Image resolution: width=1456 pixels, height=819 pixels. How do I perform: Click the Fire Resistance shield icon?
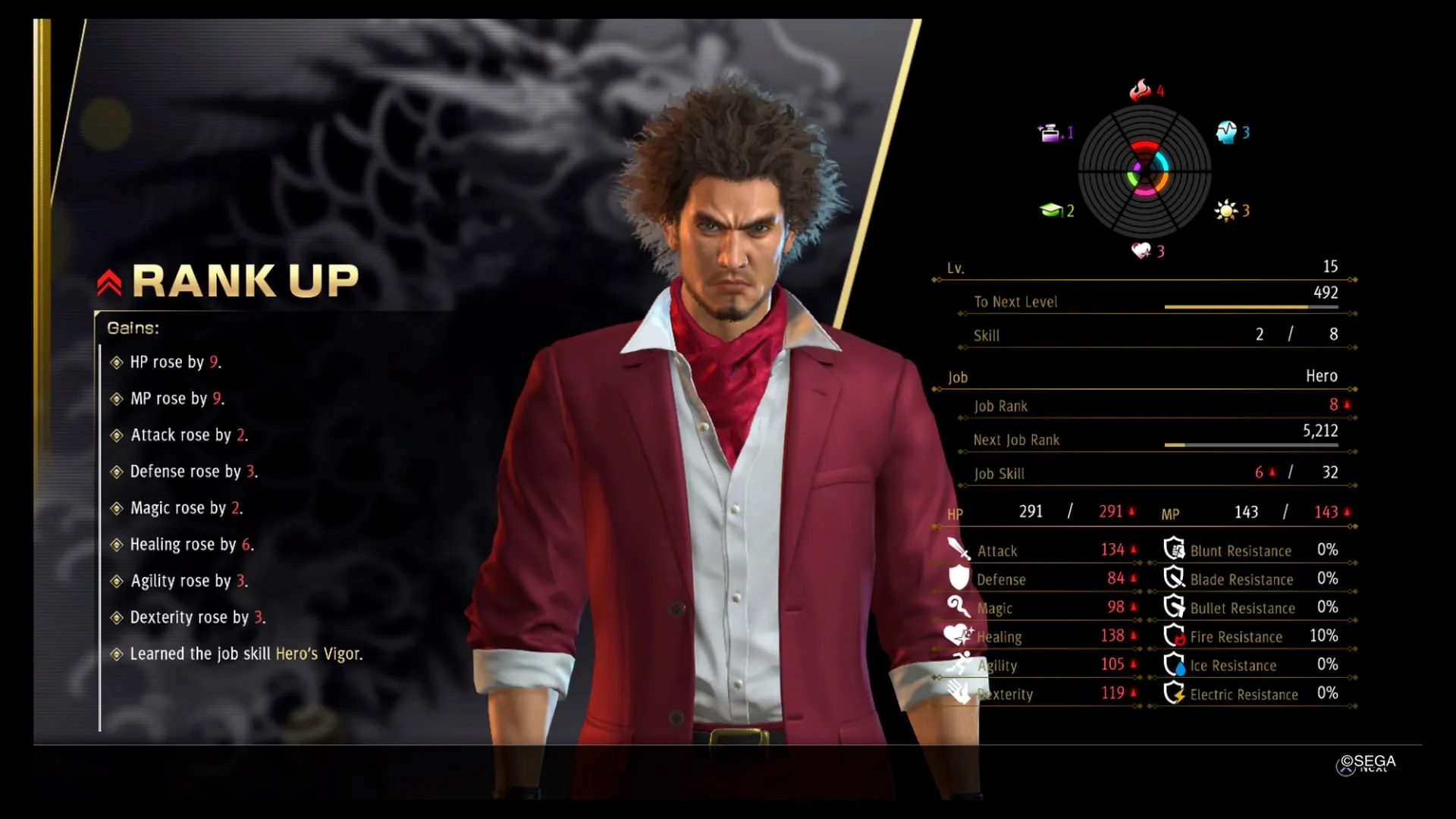click(x=1175, y=635)
